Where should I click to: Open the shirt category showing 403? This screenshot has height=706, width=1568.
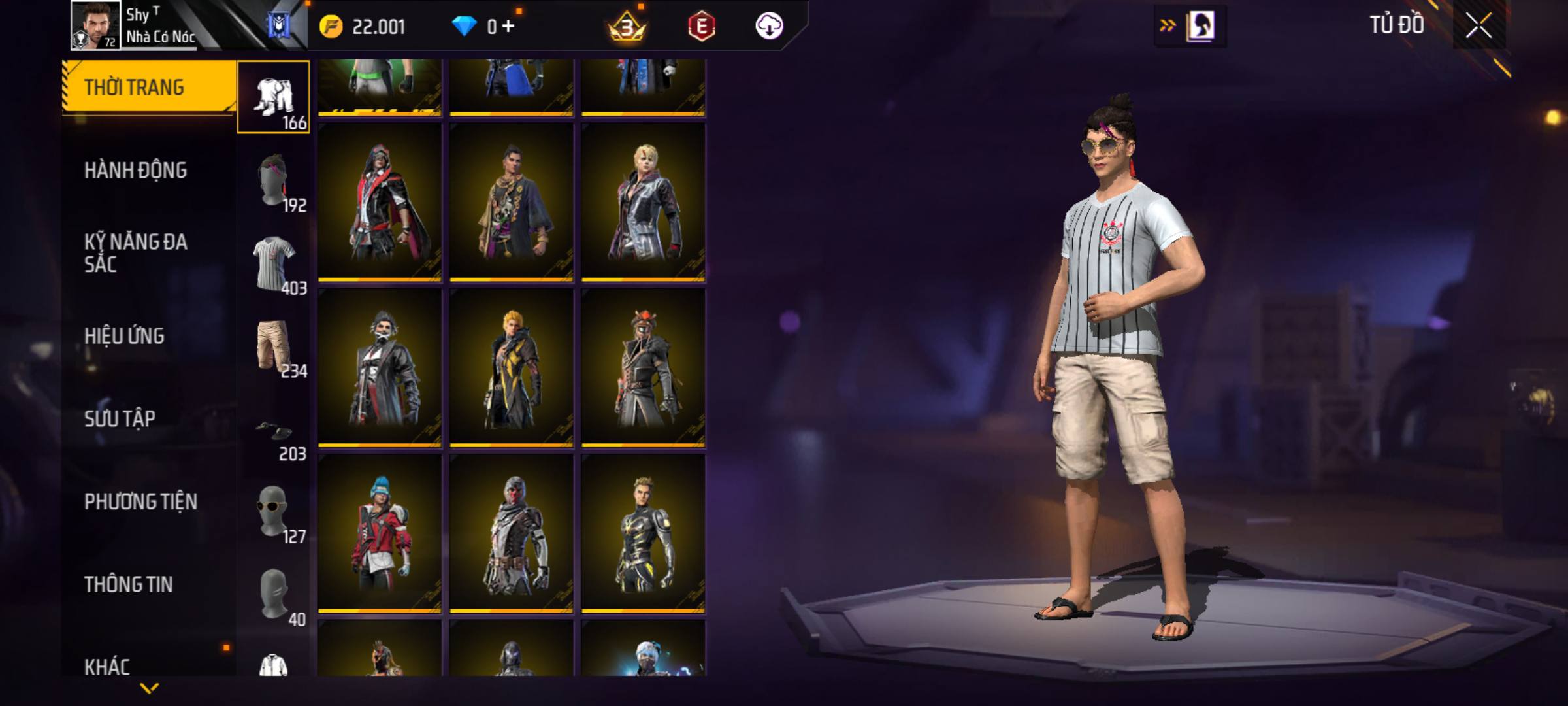click(x=273, y=263)
